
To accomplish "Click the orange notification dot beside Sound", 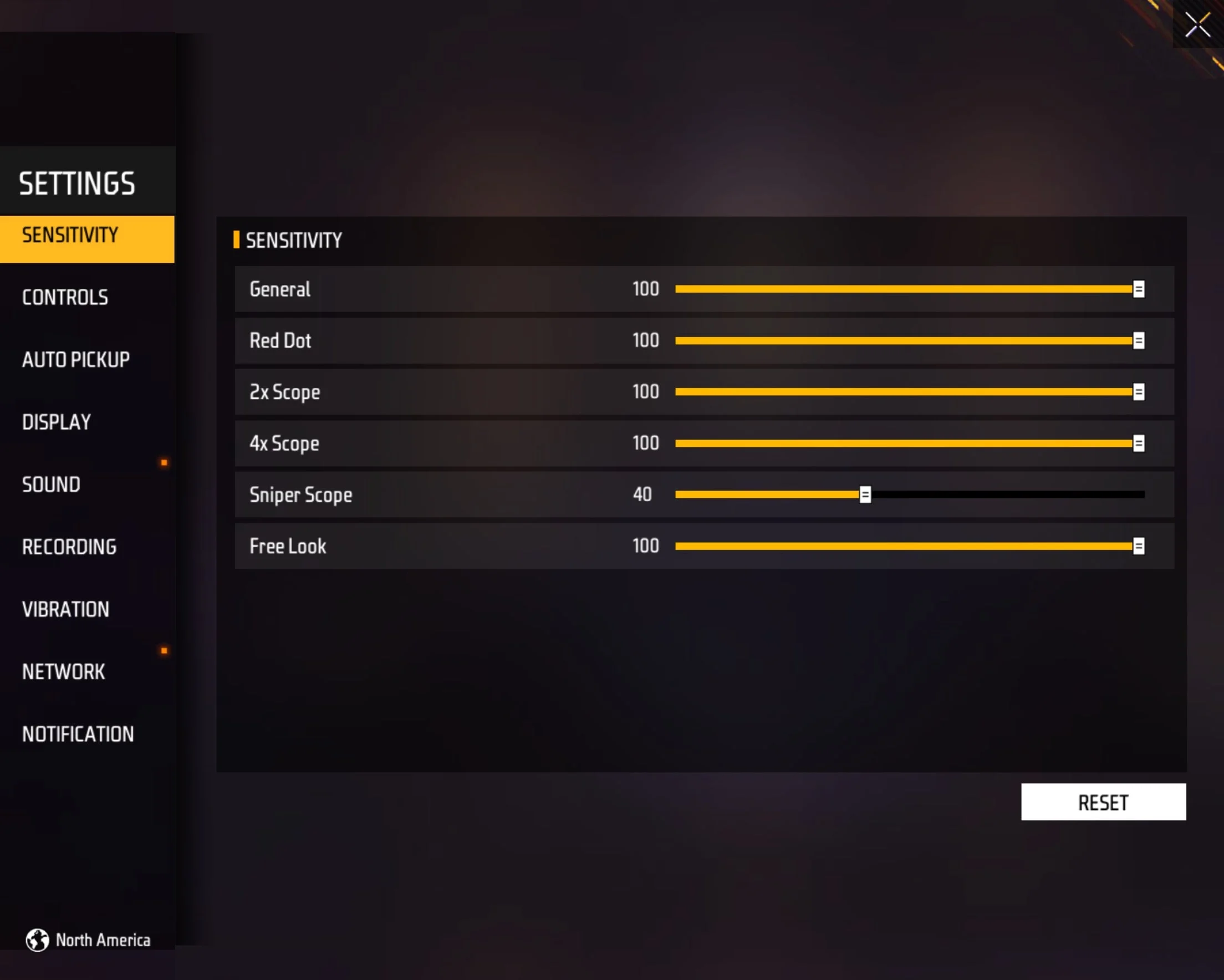I will tap(164, 462).
